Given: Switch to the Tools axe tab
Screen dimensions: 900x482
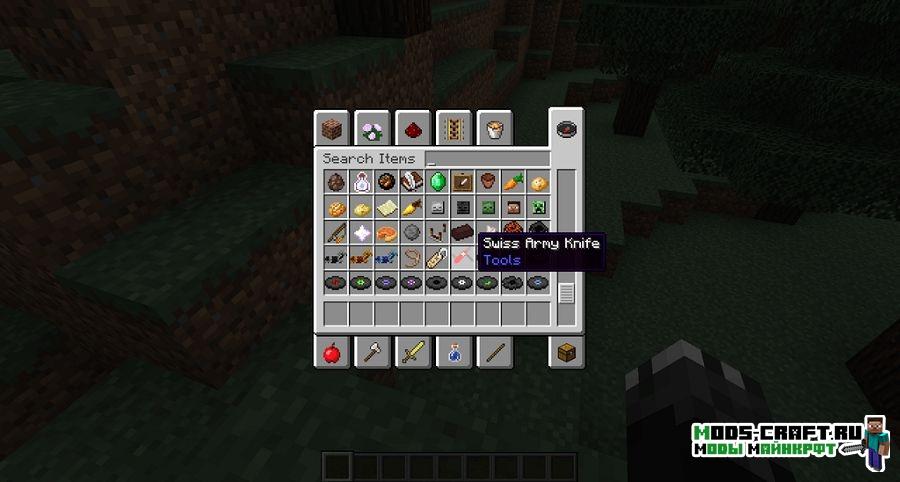Looking at the screenshot, I should [x=372, y=351].
